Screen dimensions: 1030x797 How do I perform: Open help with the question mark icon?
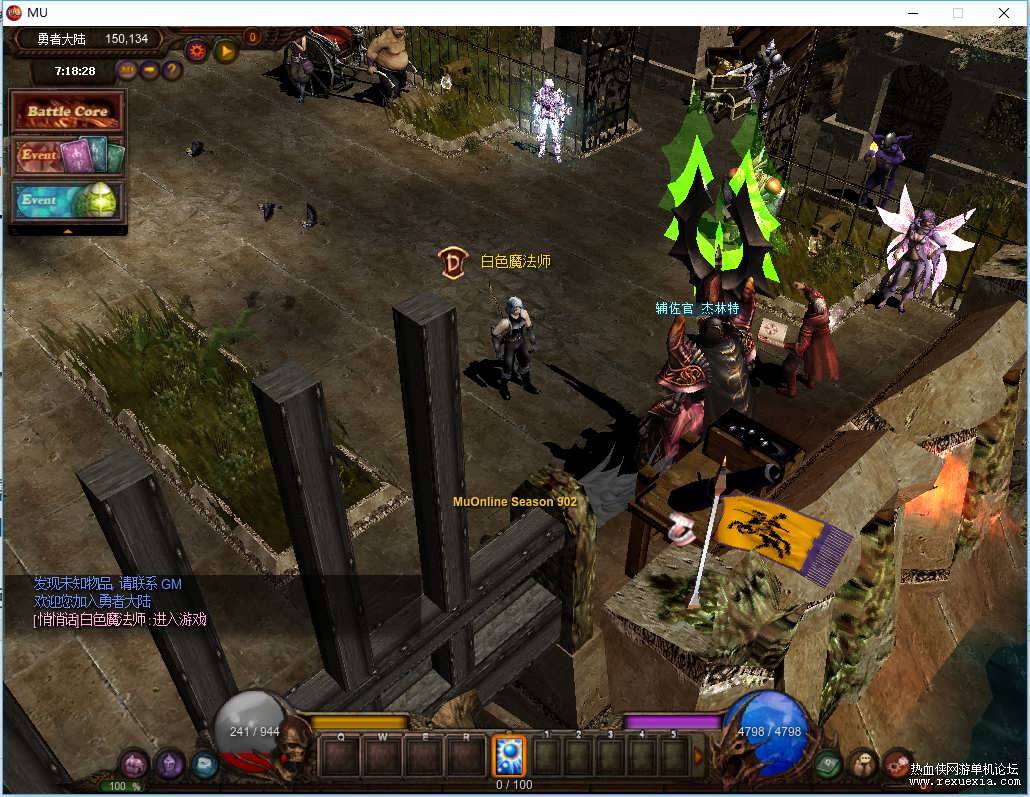[x=172, y=70]
